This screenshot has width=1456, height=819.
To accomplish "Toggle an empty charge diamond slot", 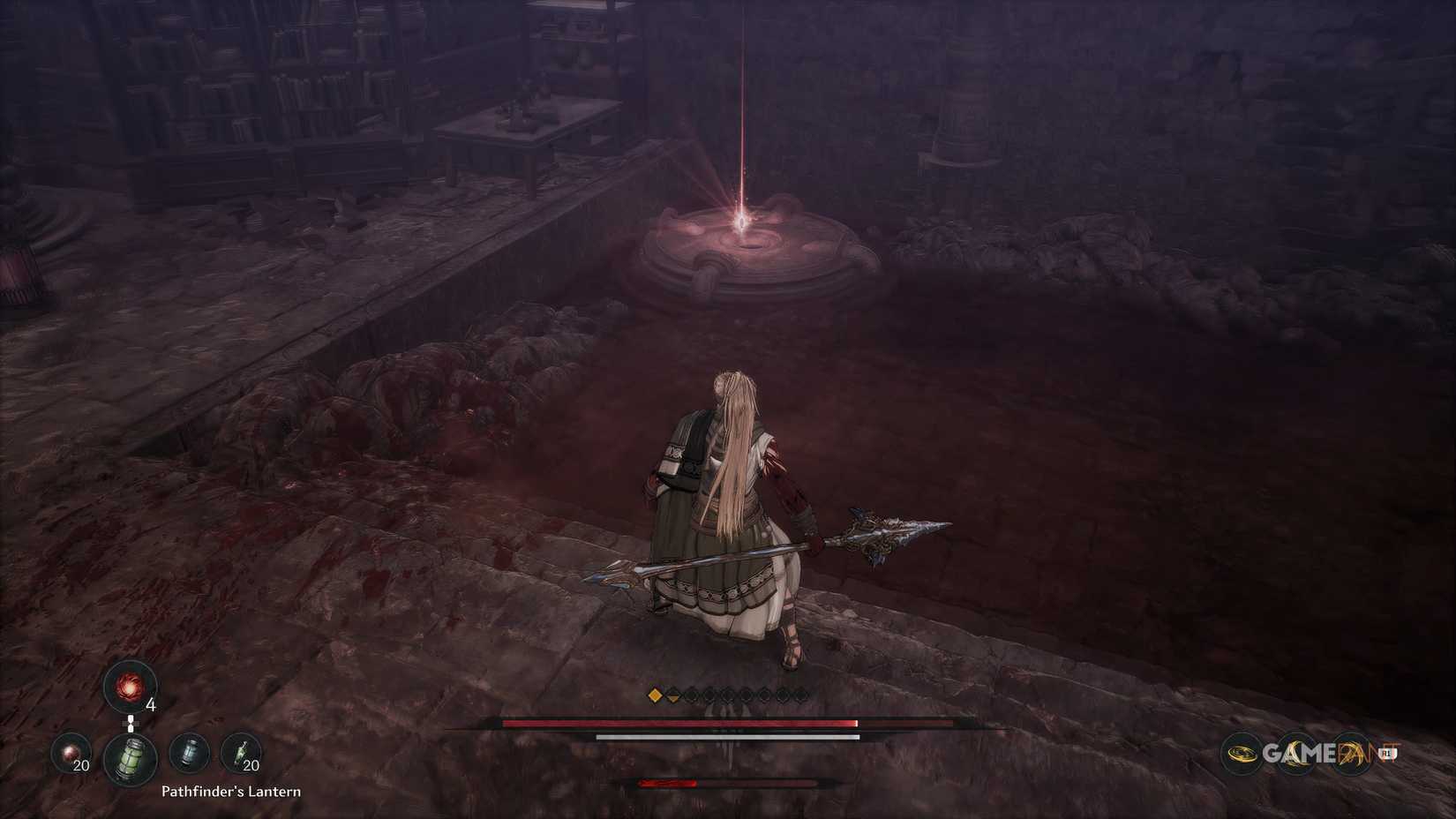I will [692, 695].
